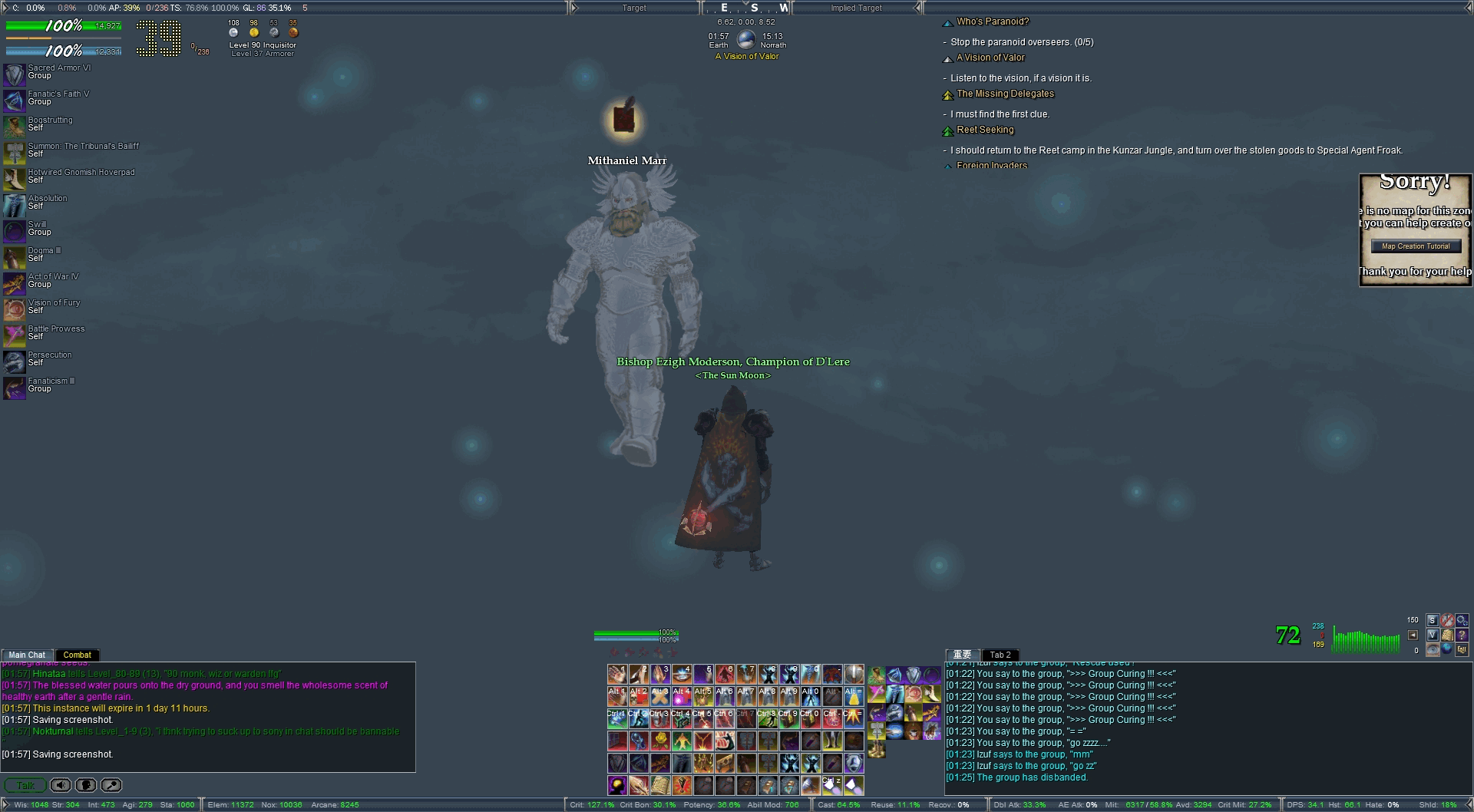Click the green Talk button

[25, 785]
